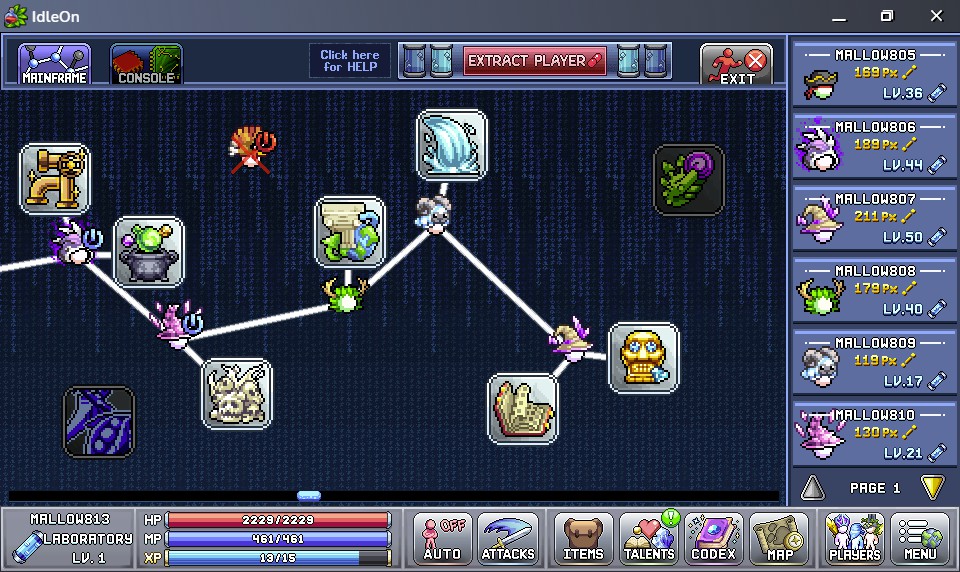Toggle the Auto attack button

441,538
